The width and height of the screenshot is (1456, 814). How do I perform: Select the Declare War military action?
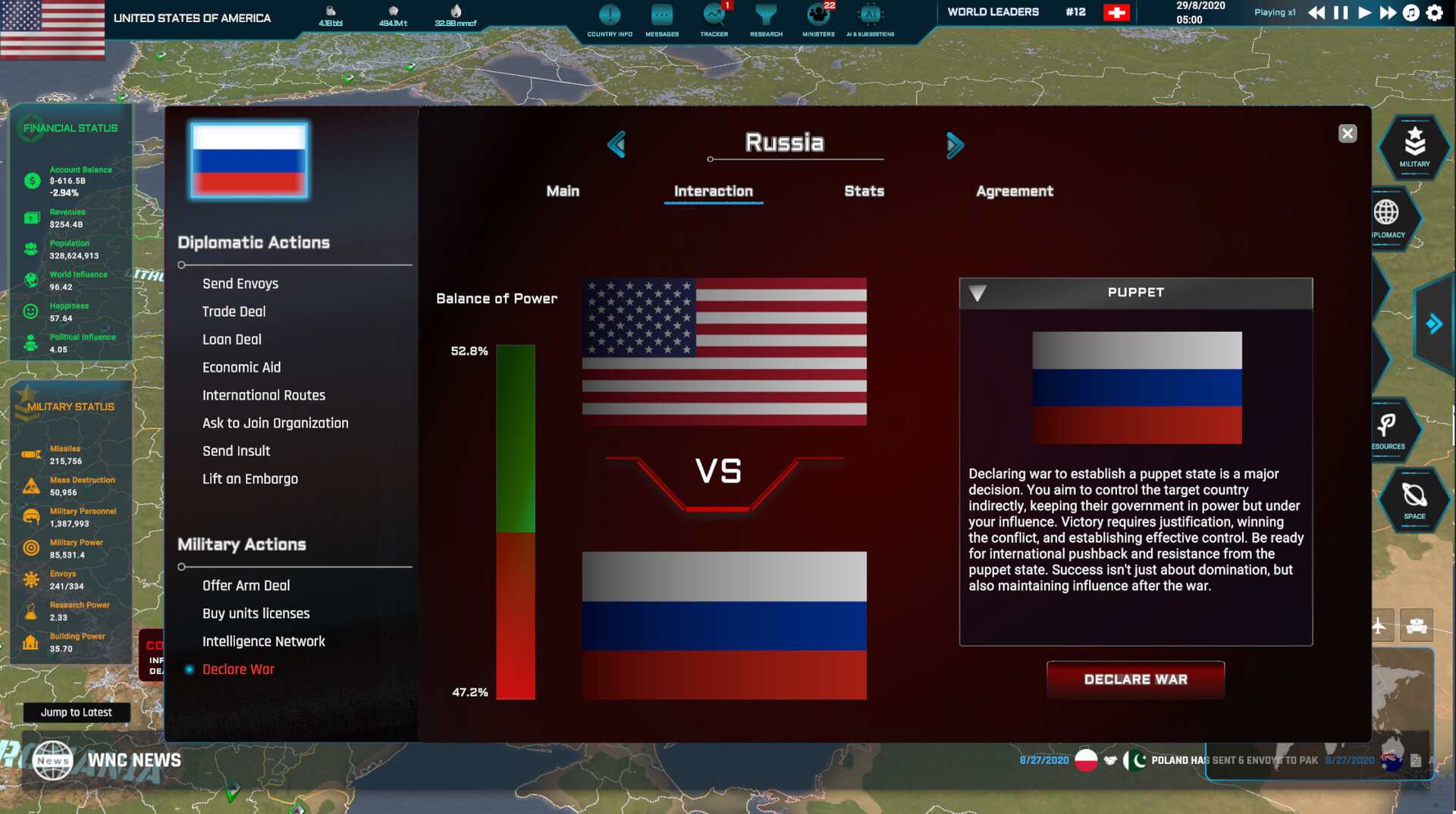[x=238, y=669]
